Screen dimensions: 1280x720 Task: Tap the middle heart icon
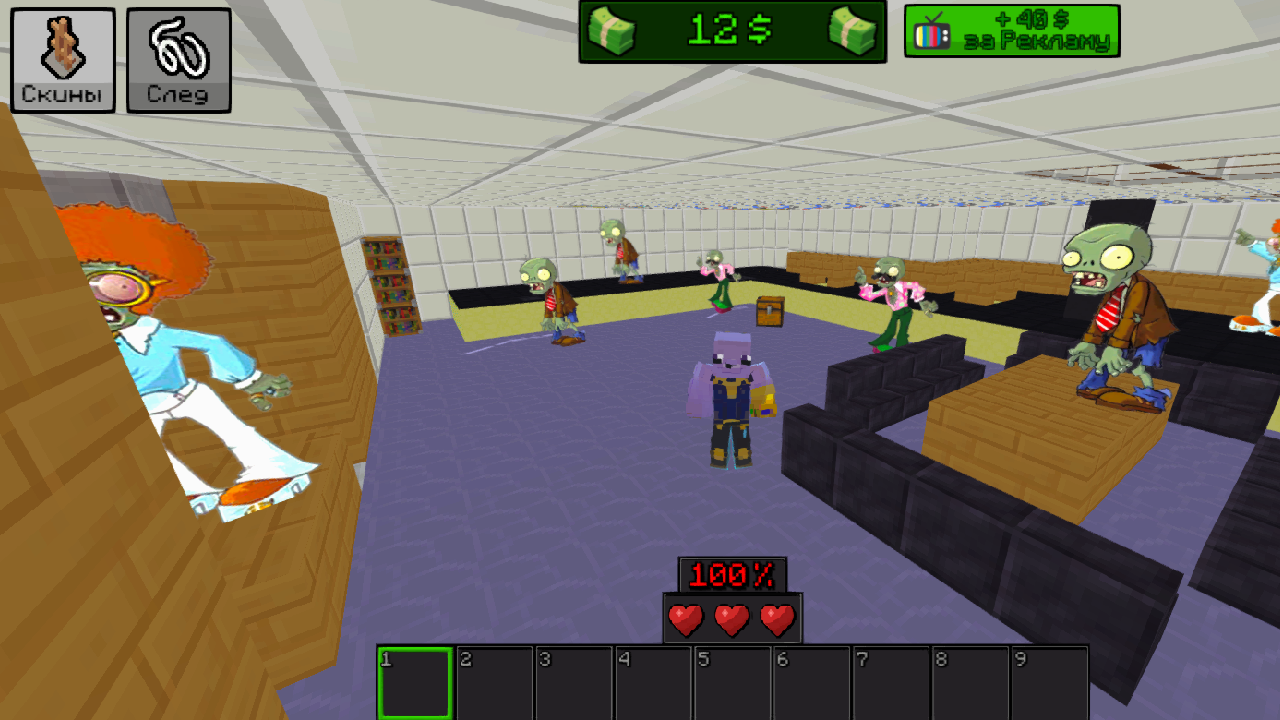[x=729, y=618]
